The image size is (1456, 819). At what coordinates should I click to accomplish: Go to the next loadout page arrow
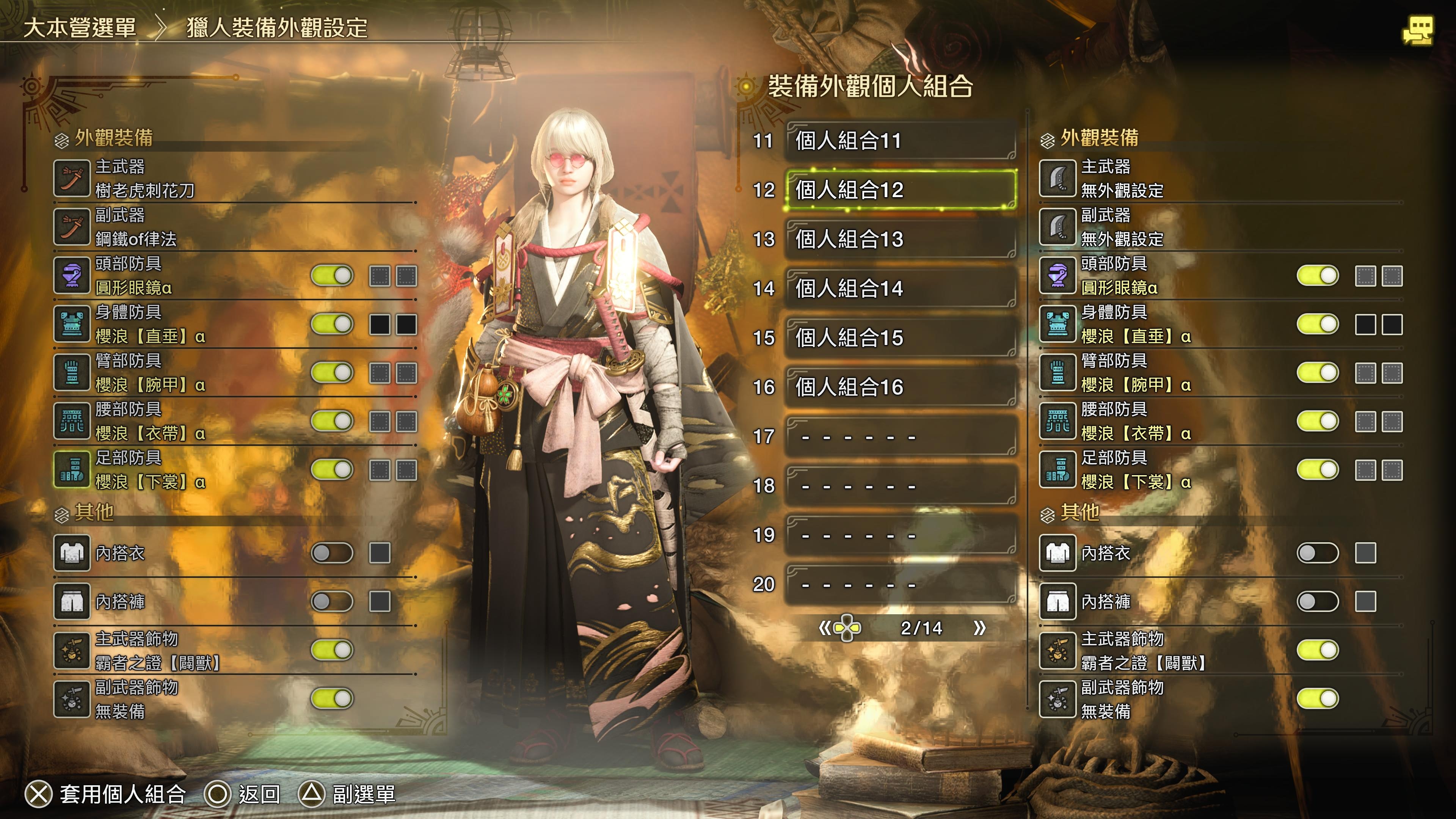[x=979, y=628]
